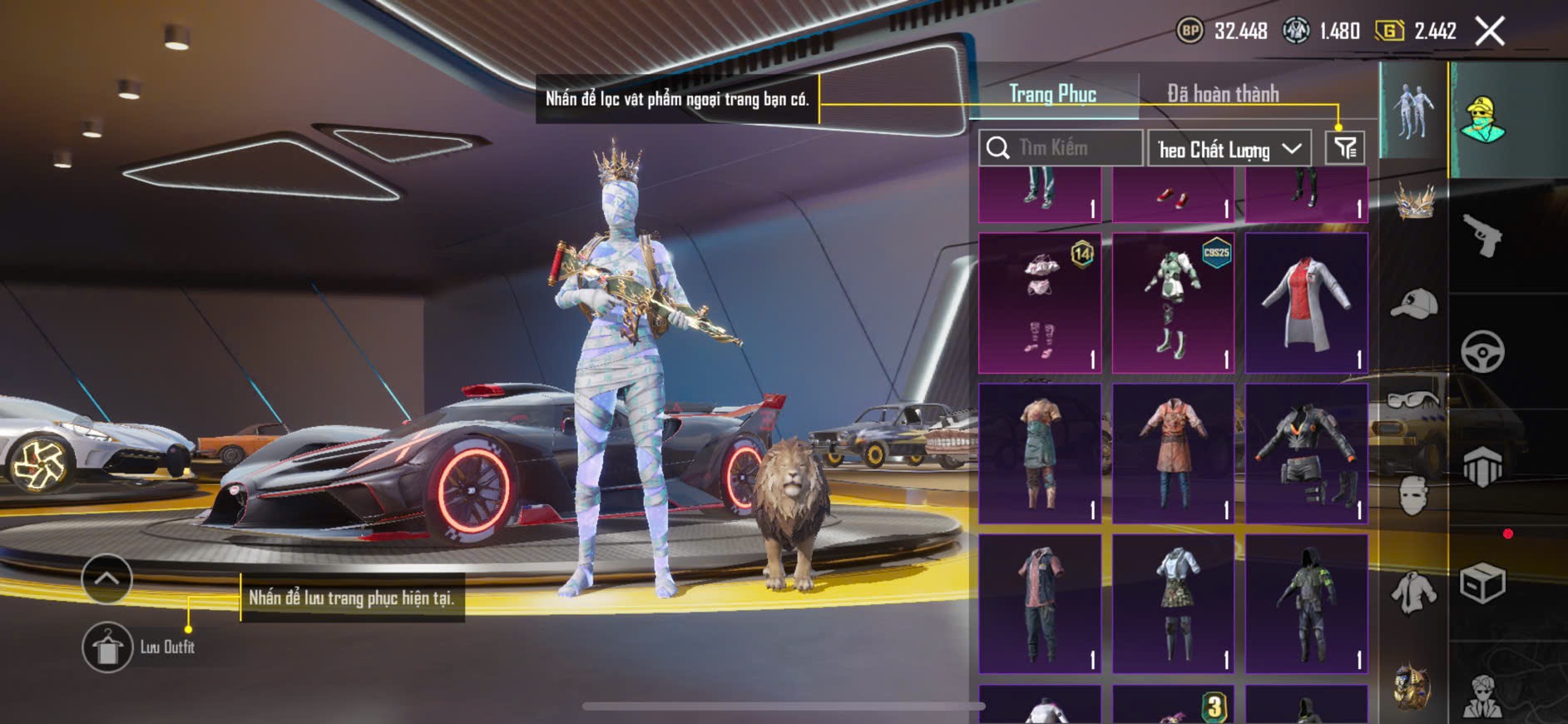Open the Đã hoàn thành tab

click(1223, 94)
